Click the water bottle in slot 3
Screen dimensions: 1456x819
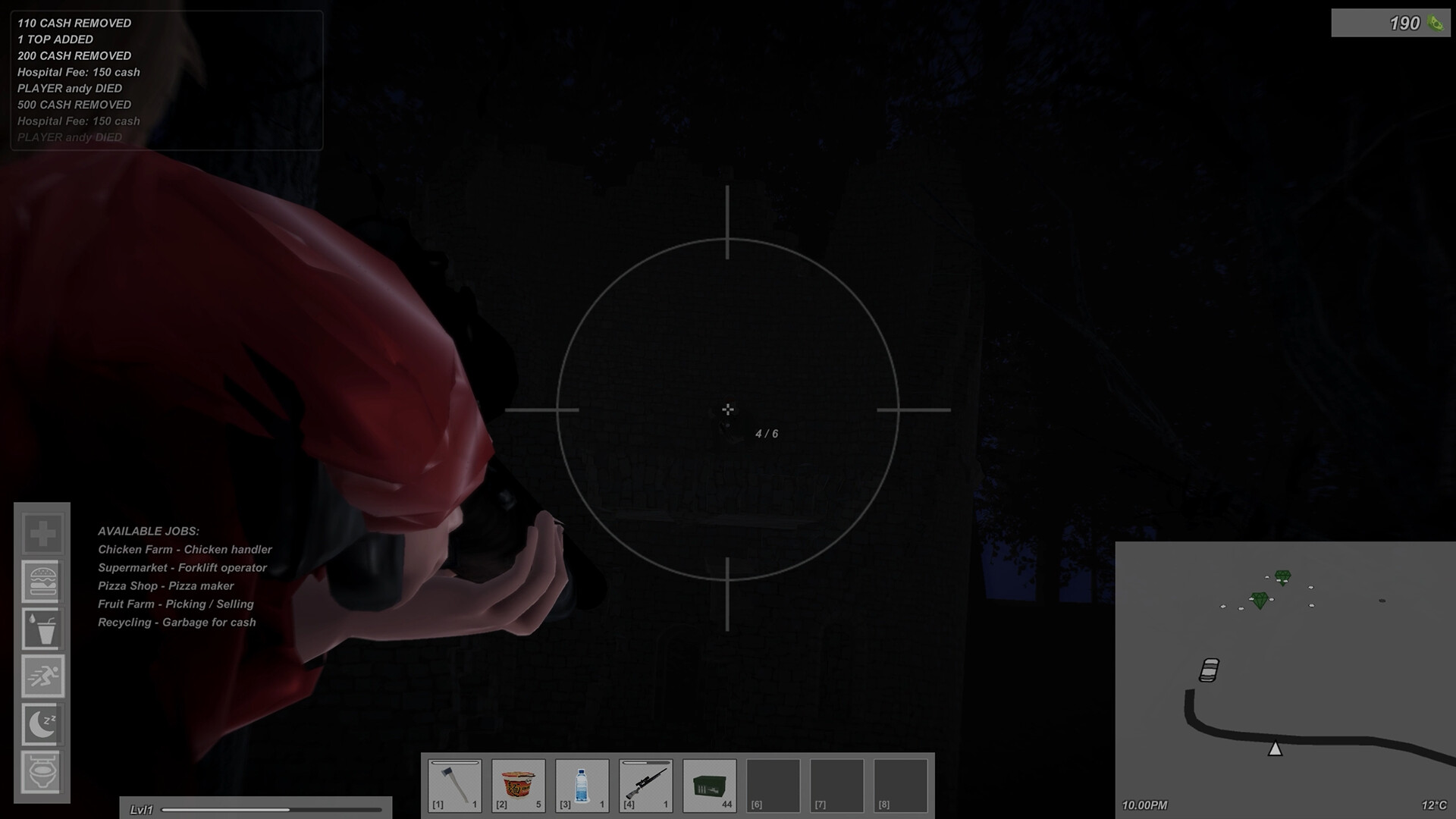click(x=581, y=785)
